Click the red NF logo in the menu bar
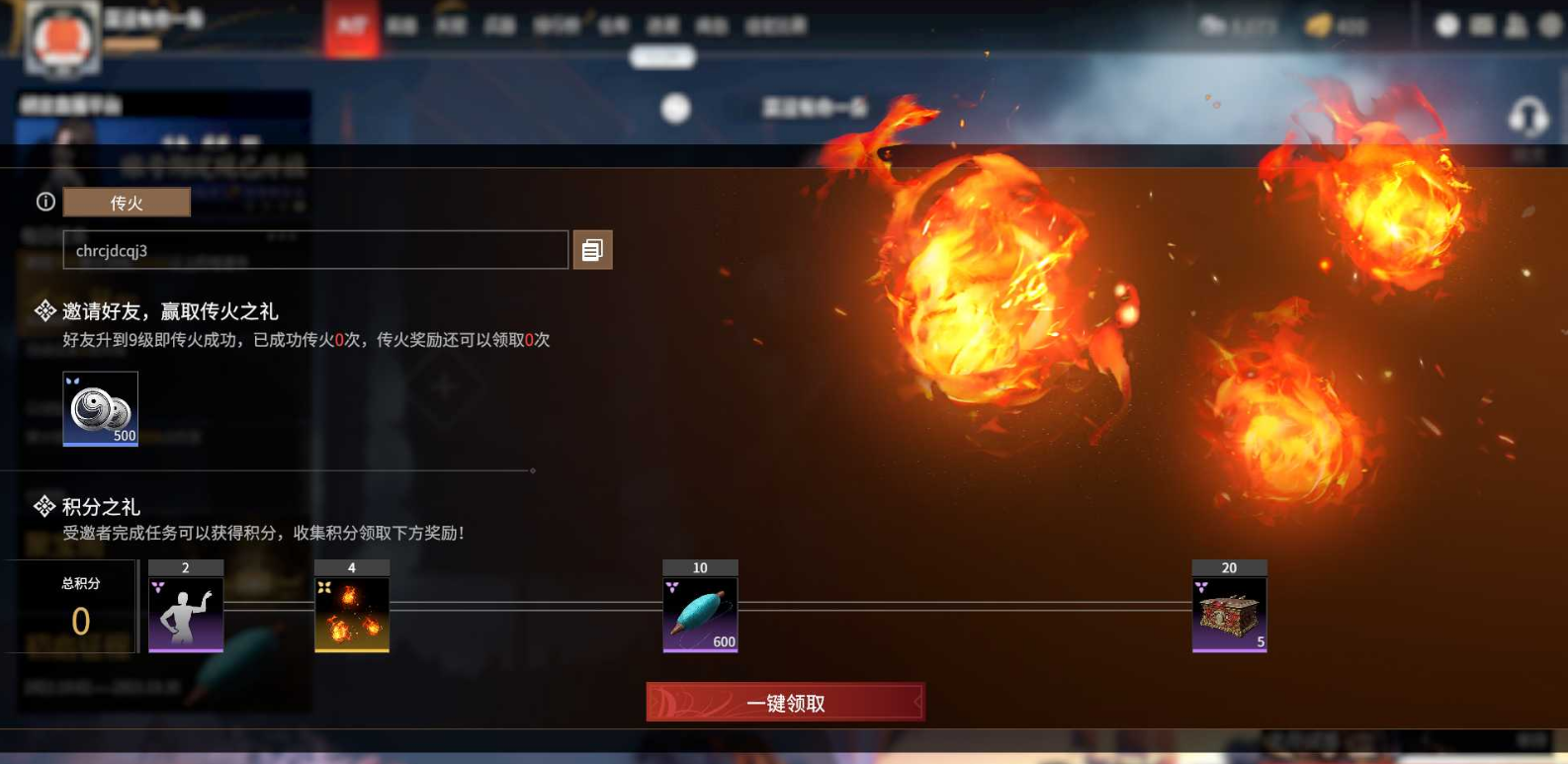 (x=352, y=26)
